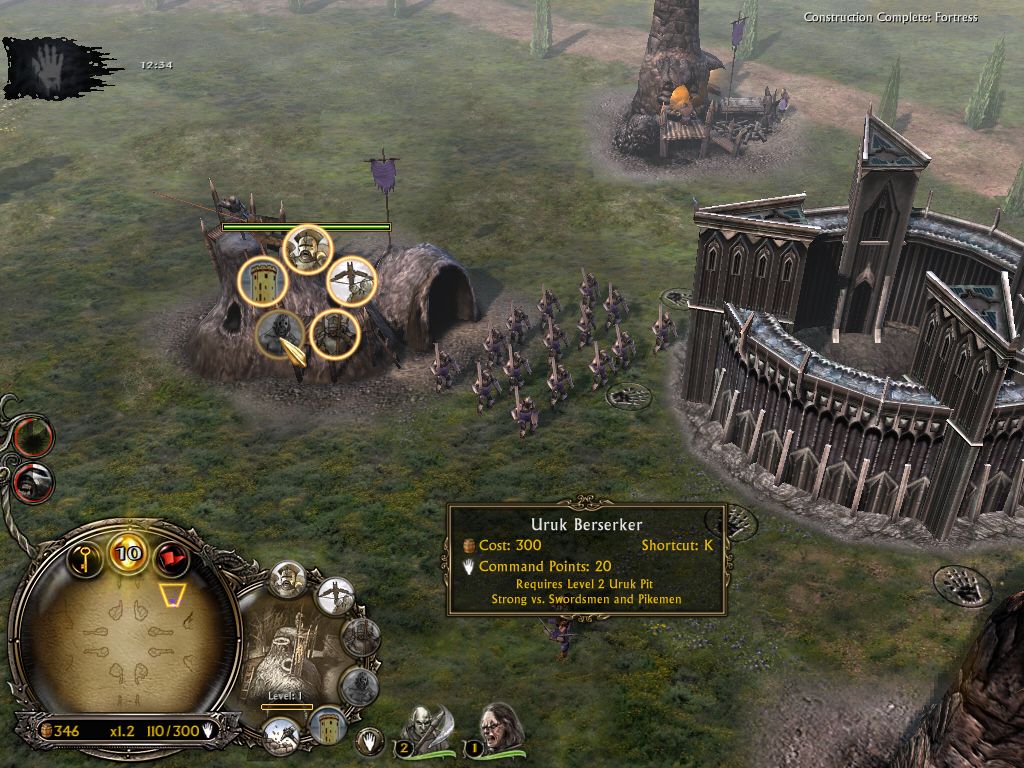Click the white hand button by the heroes
The width and height of the screenshot is (1024, 768).
pyautogui.click(x=371, y=741)
